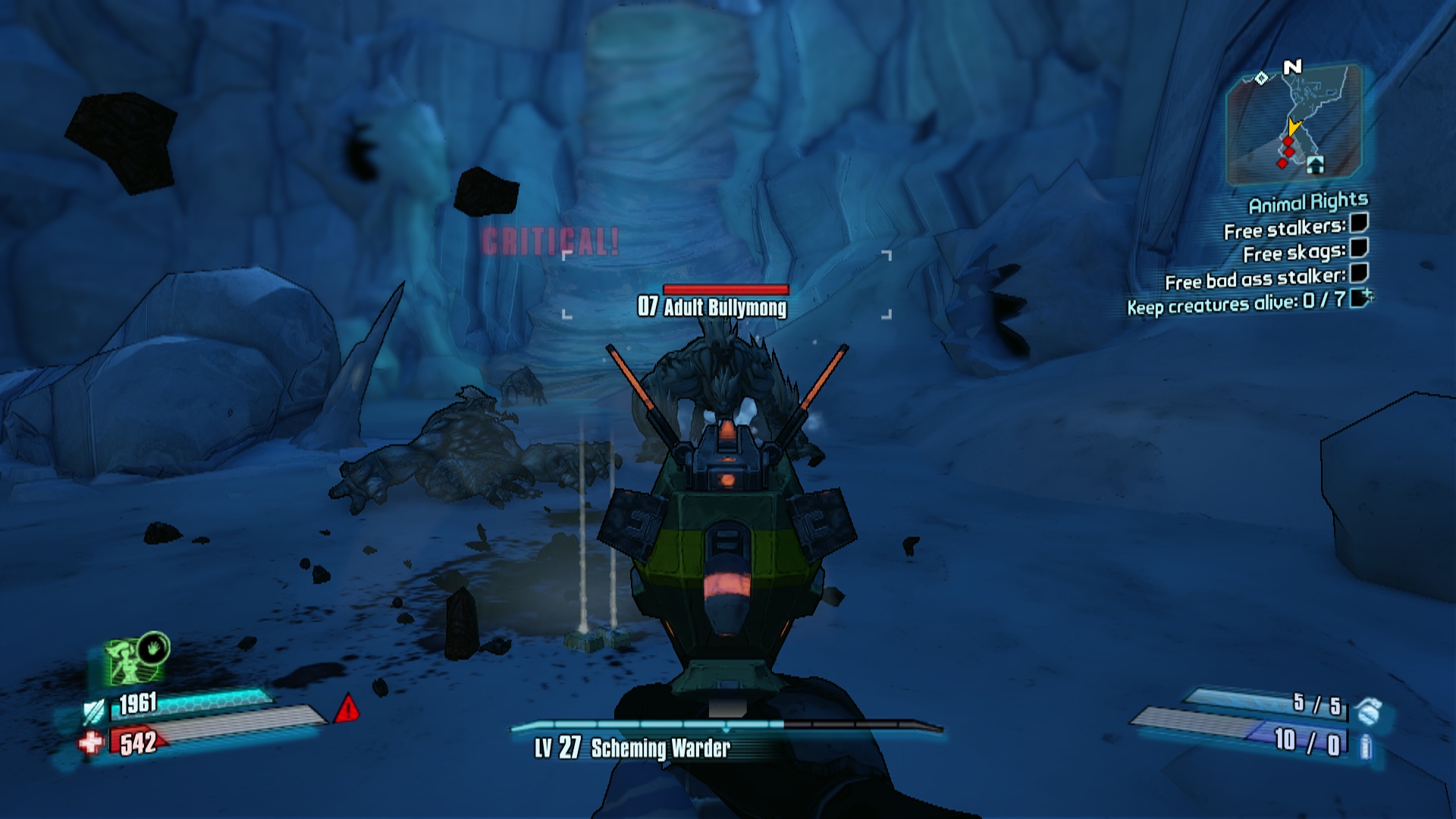Mark the Free bad ass stalker checkbox
The width and height of the screenshot is (1456, 819).
[x=1357, y=275]
